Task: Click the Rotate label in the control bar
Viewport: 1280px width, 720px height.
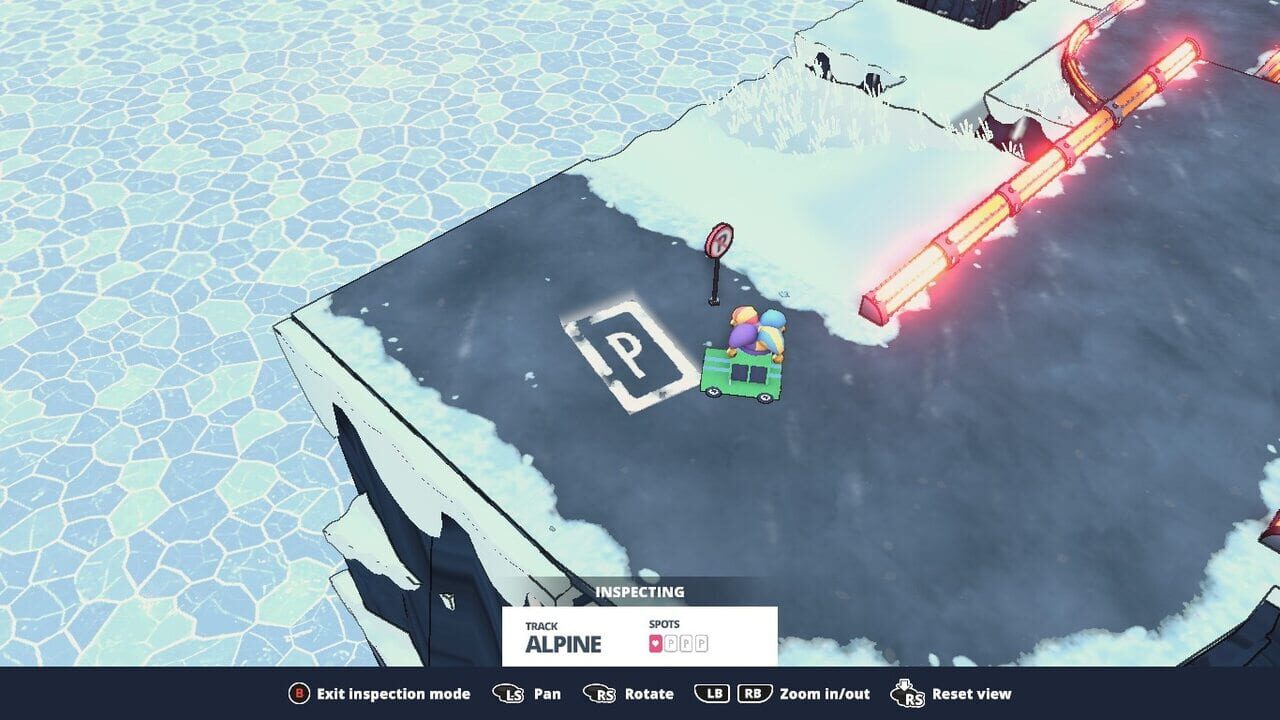Action: 648,693
